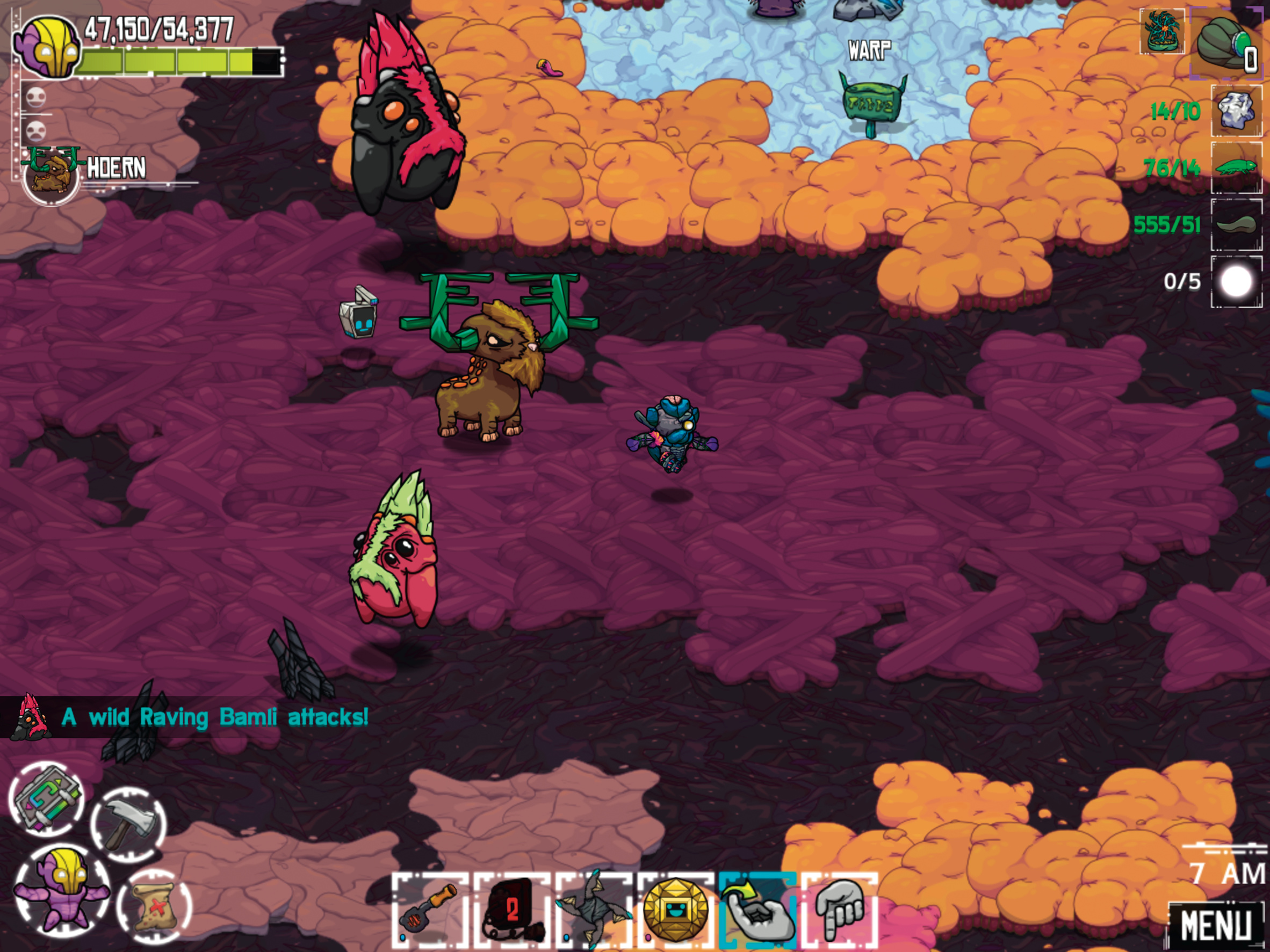The height and width of the screenshot is (952, 1270).
Task: Open the green helmet recipe tracker
Action: (x=1226, y=42)
